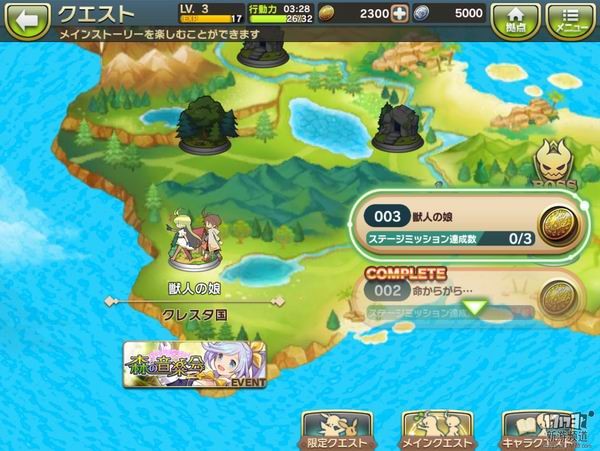Select quest 003 獣人の娘

460,226
